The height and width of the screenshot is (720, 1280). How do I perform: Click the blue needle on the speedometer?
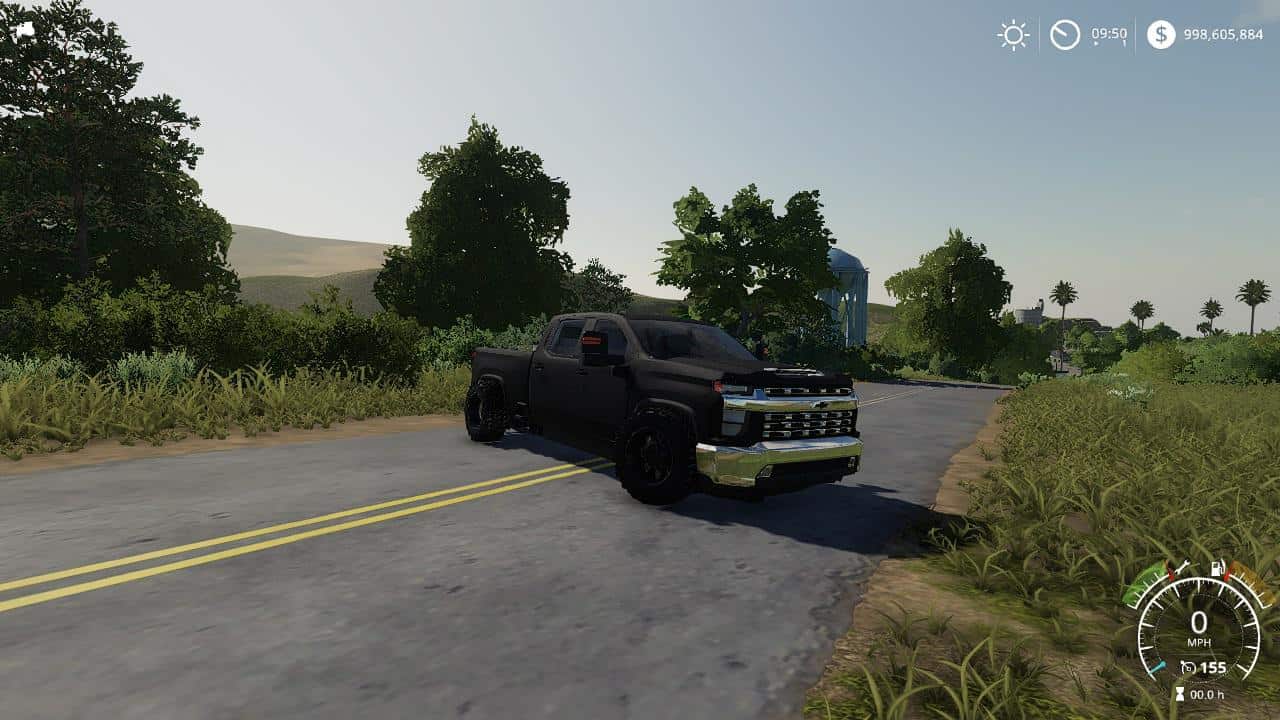pyautogui.click(x=1157, y=667)
